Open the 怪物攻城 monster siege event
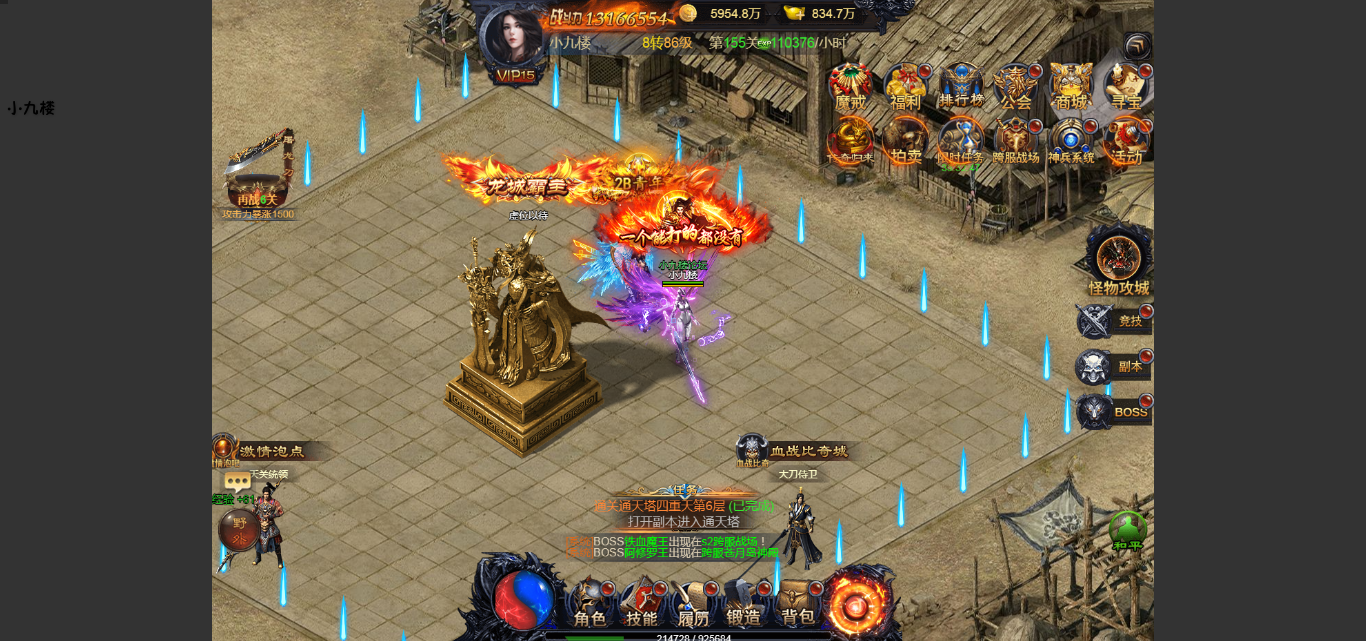The image size is (1366, 641). (x=1119, y=262)
